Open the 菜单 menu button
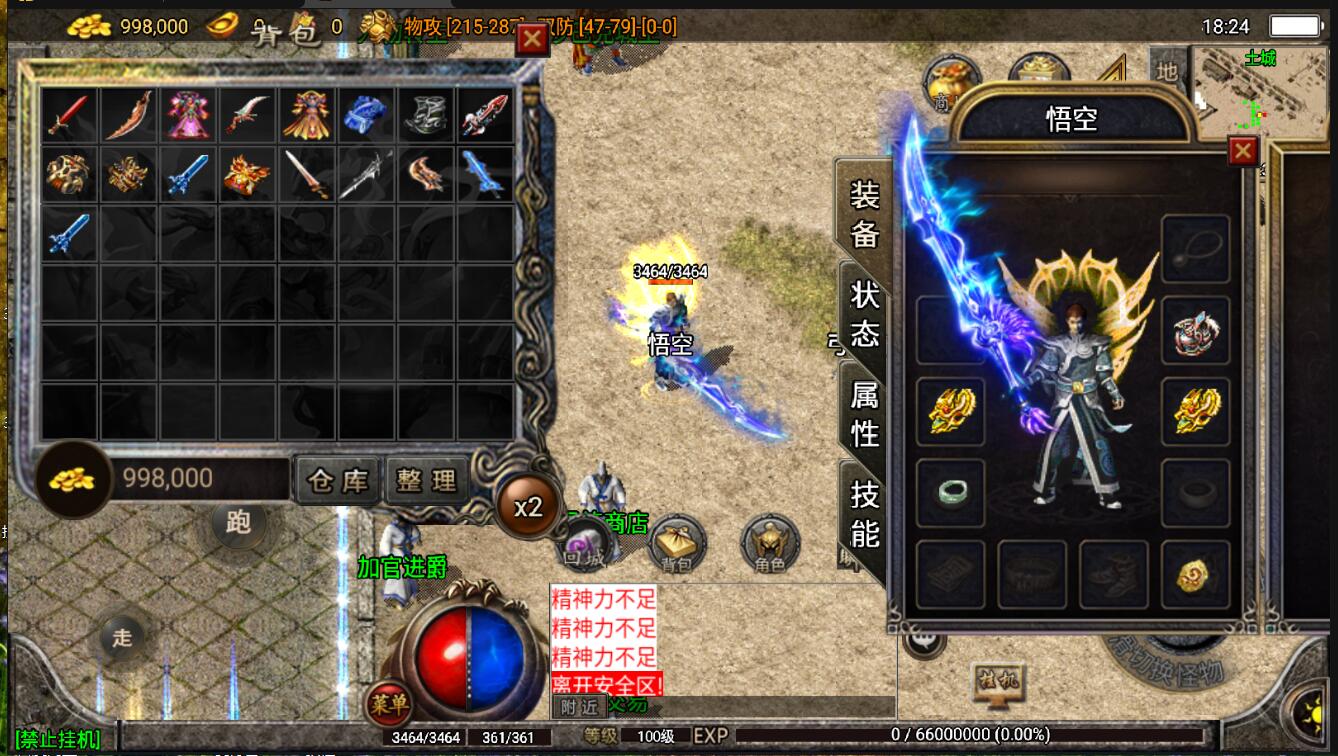This screenshot has height=756, width=1338. tap(388, 704)
